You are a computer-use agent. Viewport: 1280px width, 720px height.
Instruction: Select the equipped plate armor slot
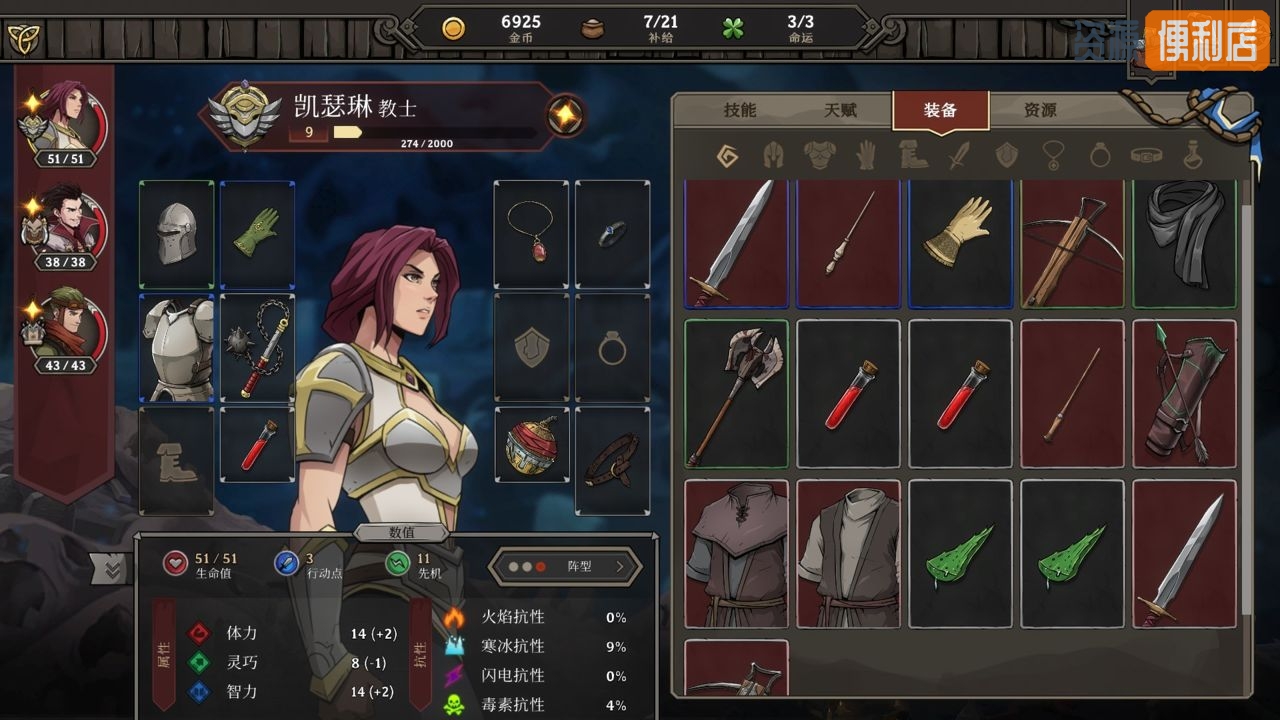click(176, 347)
